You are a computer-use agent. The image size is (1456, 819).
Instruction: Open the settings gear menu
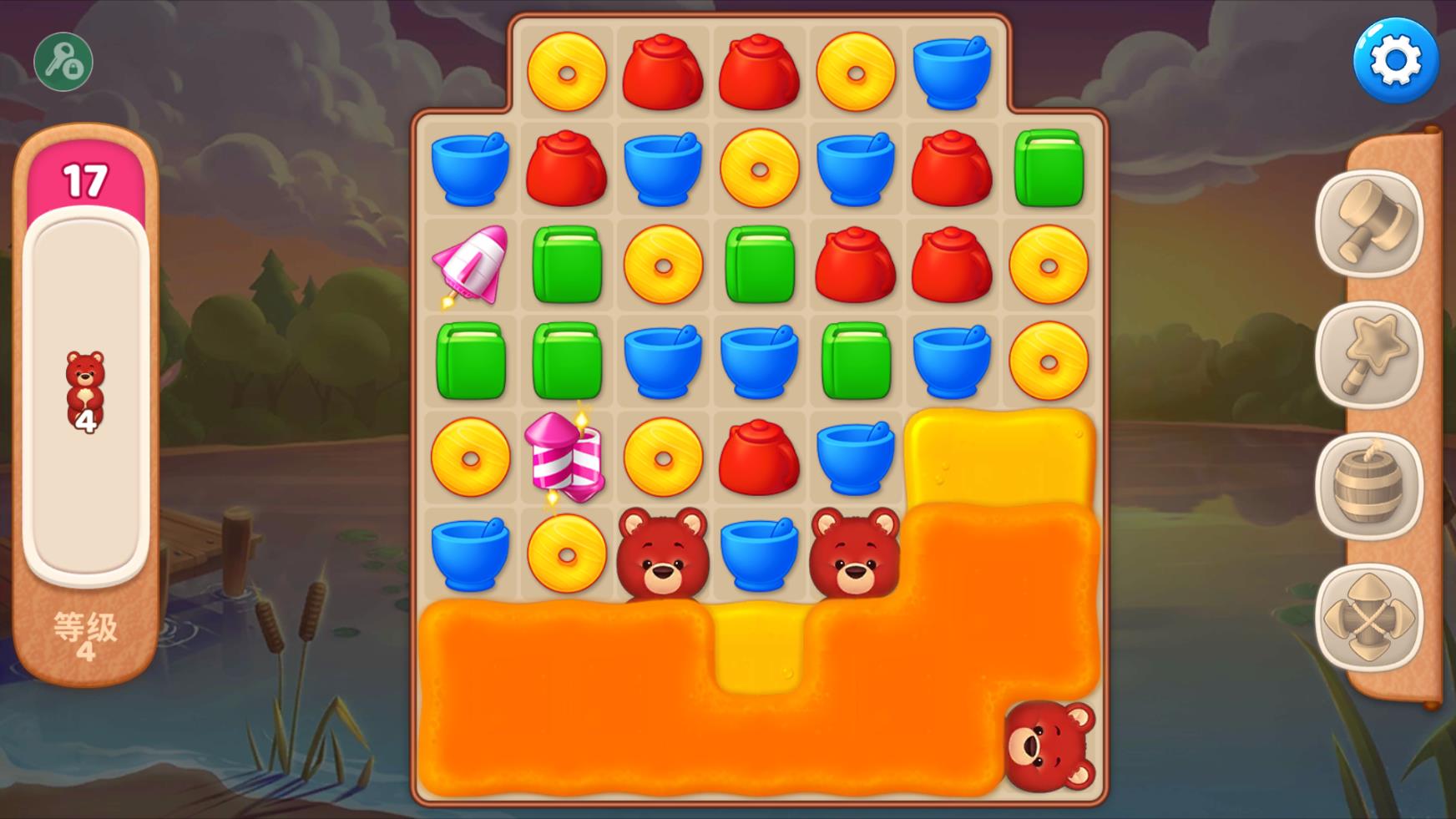pyautogui.click(x=1395, y=61)
